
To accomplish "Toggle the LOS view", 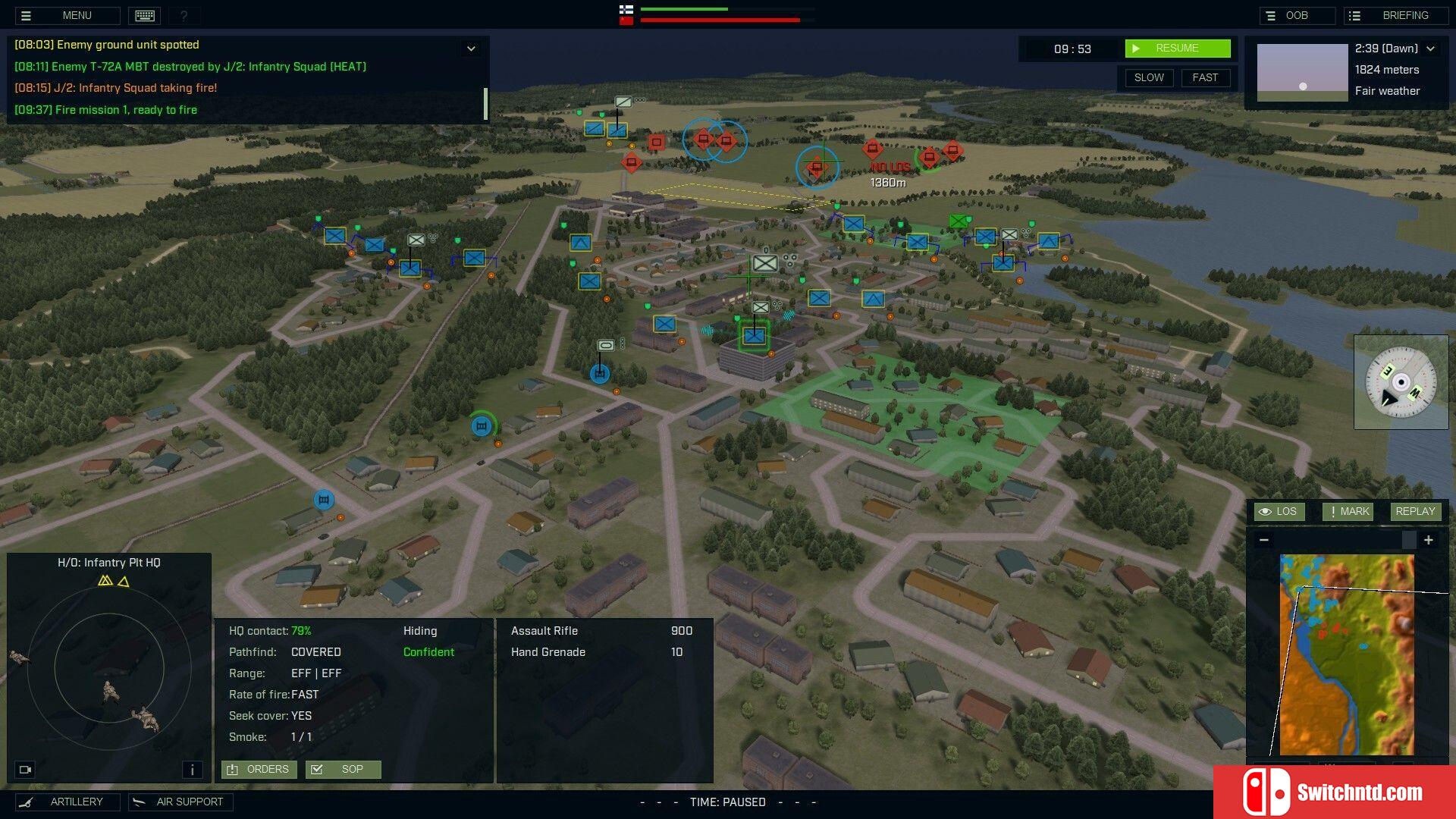I will pyautogui.click(x=1279, y=511).
